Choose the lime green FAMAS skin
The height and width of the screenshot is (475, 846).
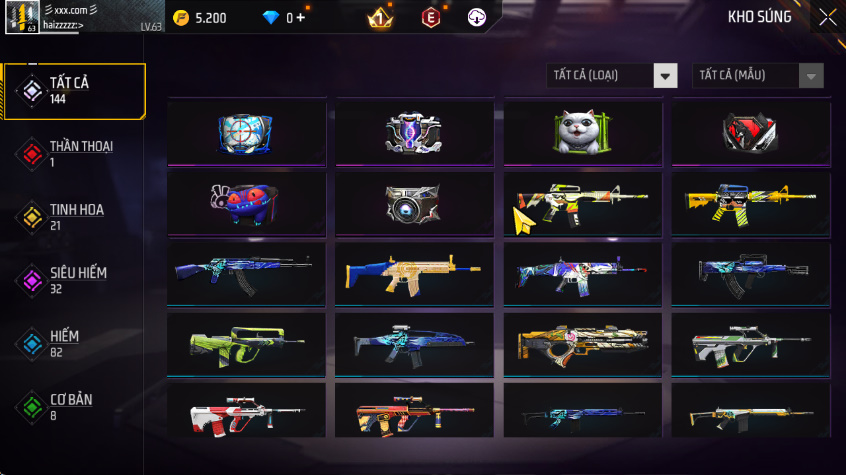(x=246, y=344)
